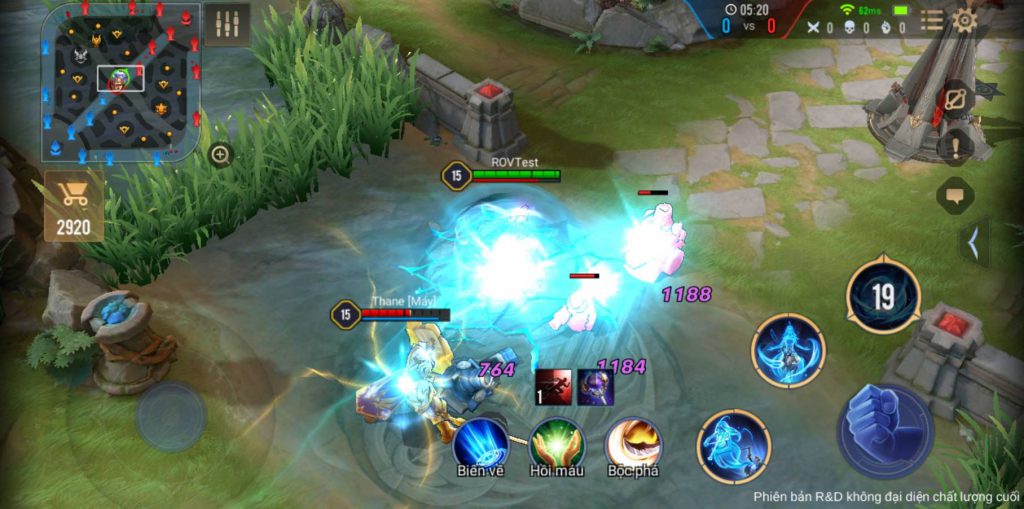Tap the virtual movement joystick
The height and width of the screenshot is (509, 1024).
point(171,416)
